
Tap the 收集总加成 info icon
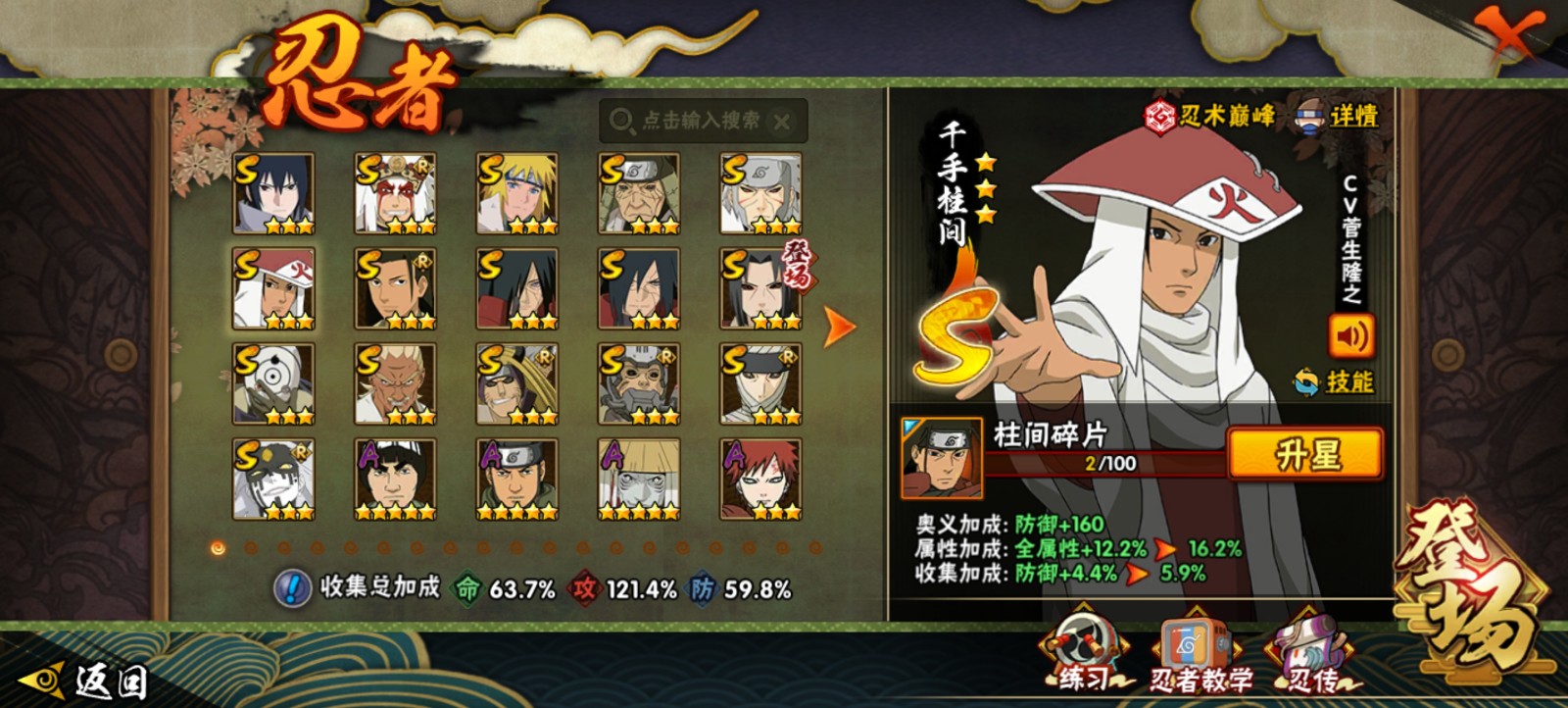tap(291, 588)
